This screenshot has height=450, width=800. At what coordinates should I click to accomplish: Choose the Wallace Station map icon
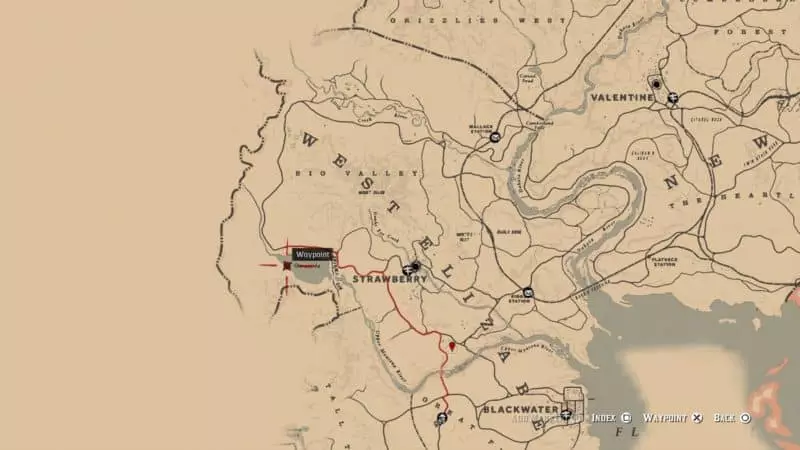pyautogui.click(x=494, y=139)
